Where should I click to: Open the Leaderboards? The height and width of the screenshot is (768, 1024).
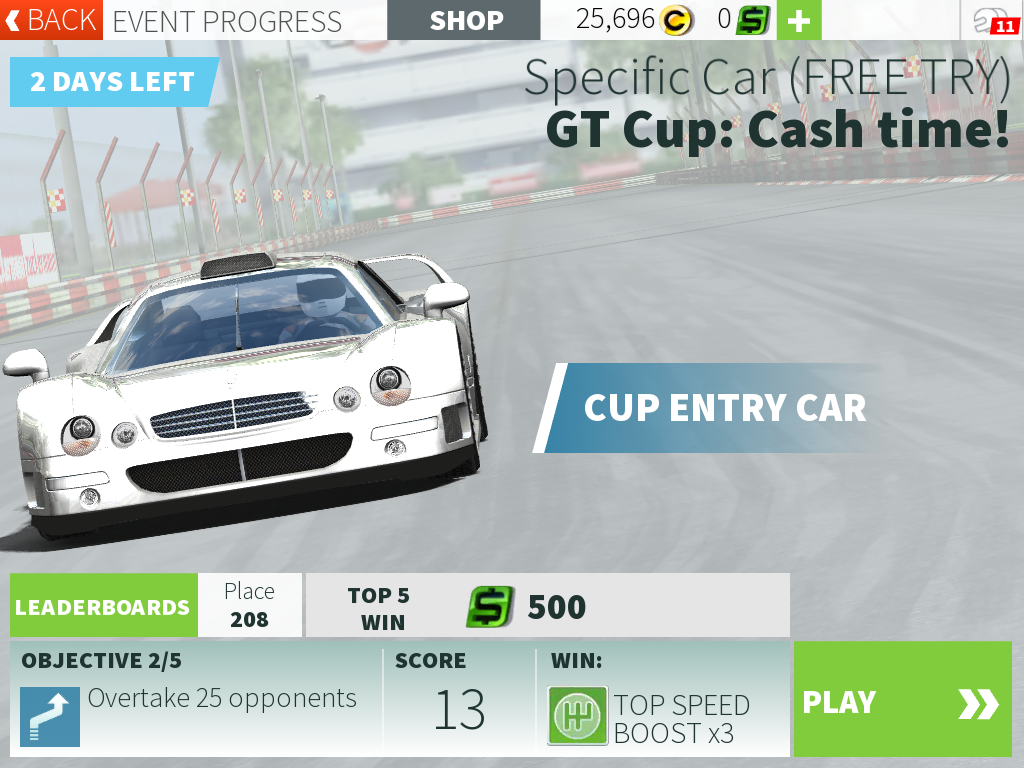(x=103, y=606)
